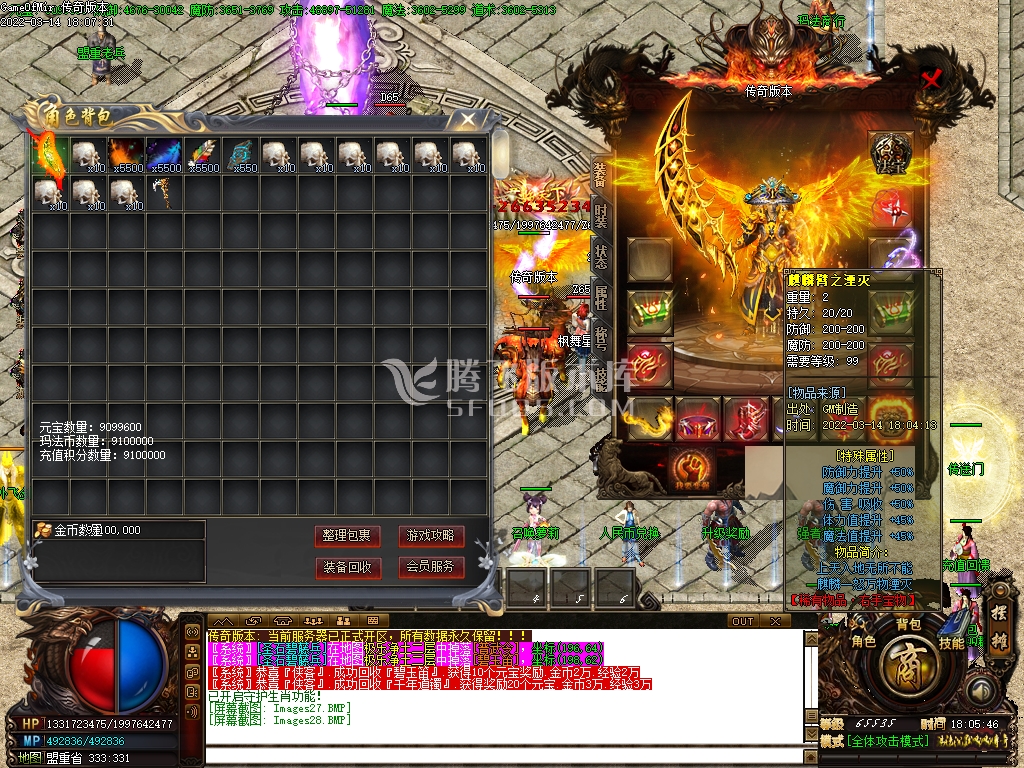Click the chat window OUT button
Image resolution: width=1024 pixels, height=768 pixels.
coord(742,621)
